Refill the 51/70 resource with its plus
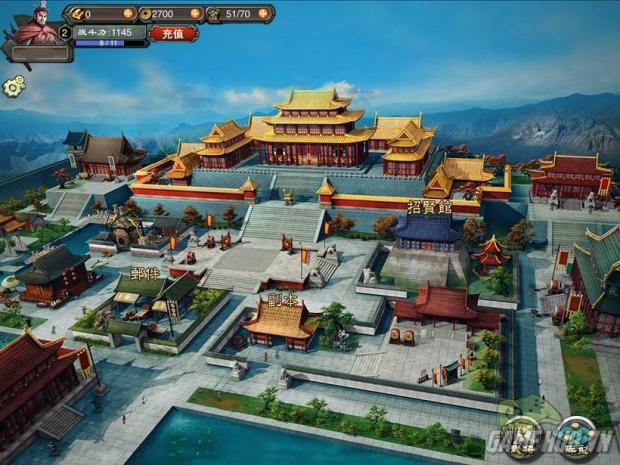Image resolution: width=620 pixels, height=465 pixels. [x=265, y=14]
